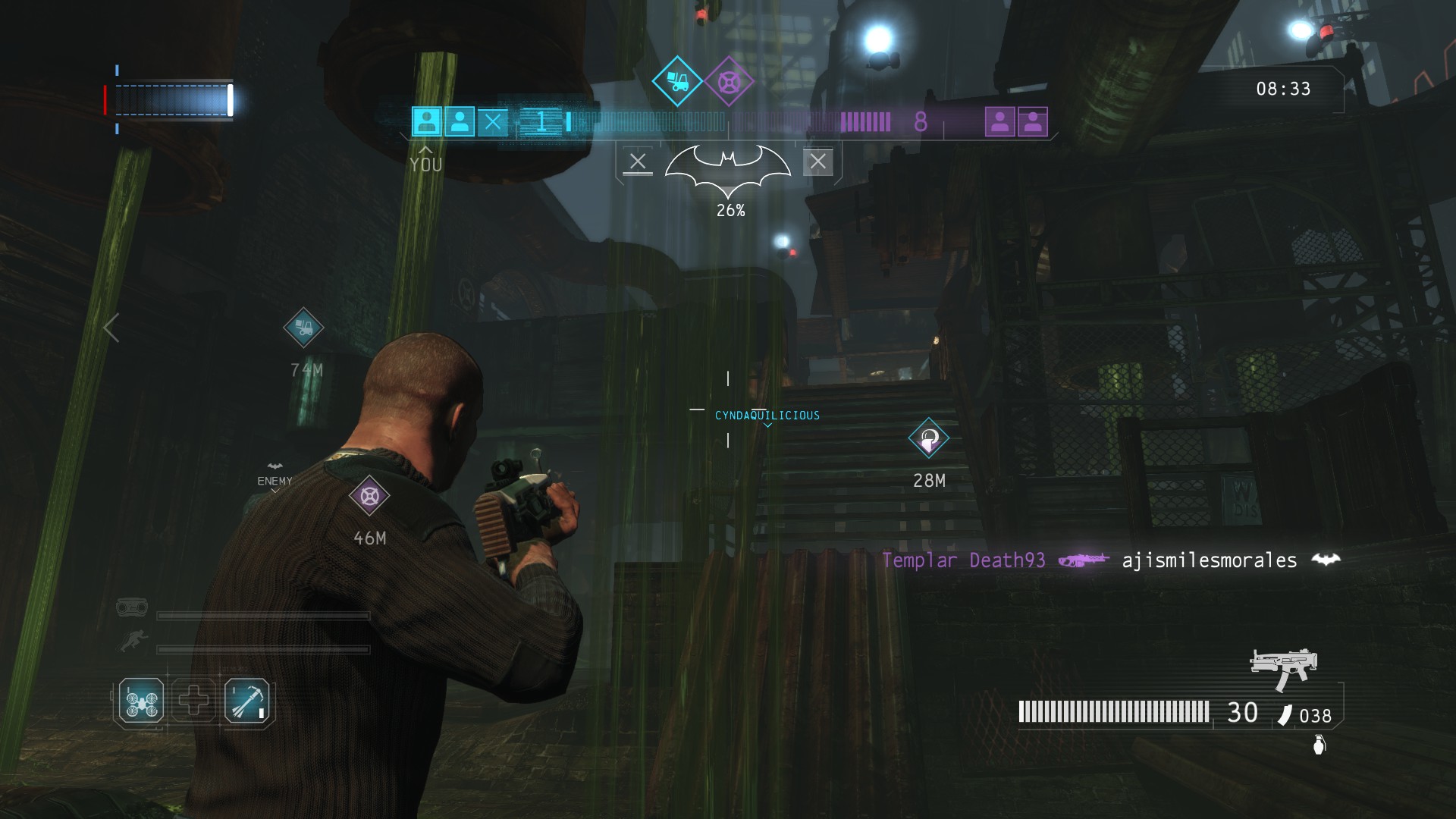Click the underlined X left of bat emblem
The width and height of the screenshot is (1456, 819).
638,162
